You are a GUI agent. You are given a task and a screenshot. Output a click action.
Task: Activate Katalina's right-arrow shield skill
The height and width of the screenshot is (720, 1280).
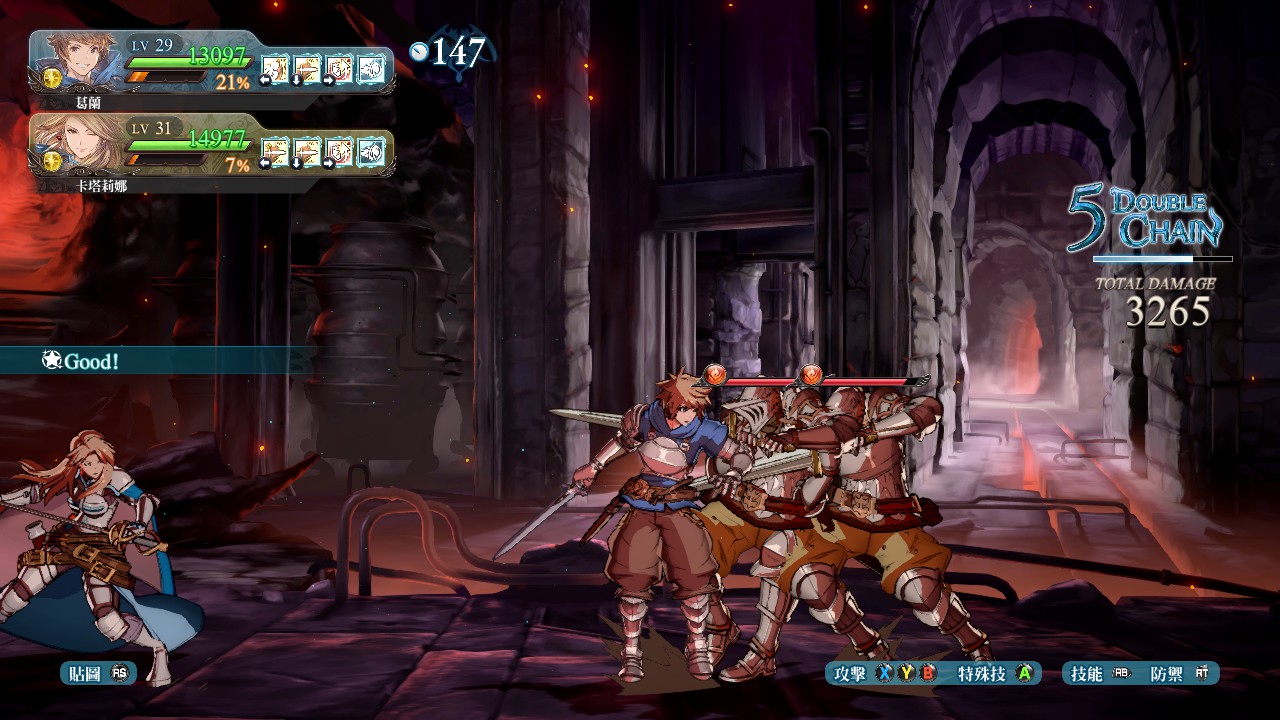point(339,151)
